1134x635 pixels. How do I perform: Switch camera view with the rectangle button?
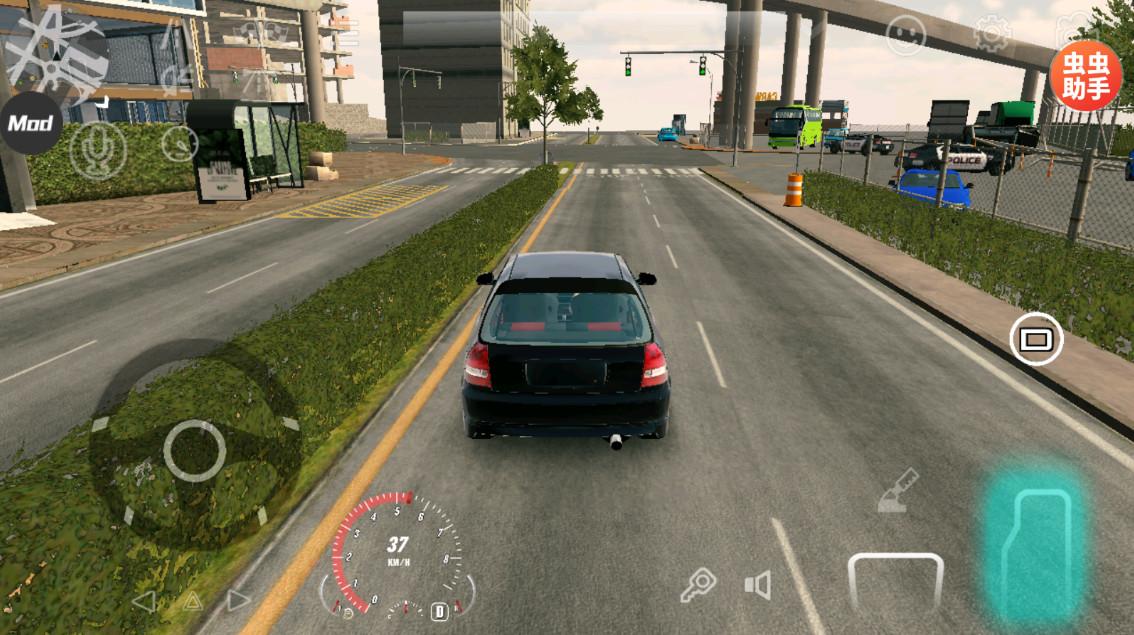pyautogui.click(x=1036, y=339)
